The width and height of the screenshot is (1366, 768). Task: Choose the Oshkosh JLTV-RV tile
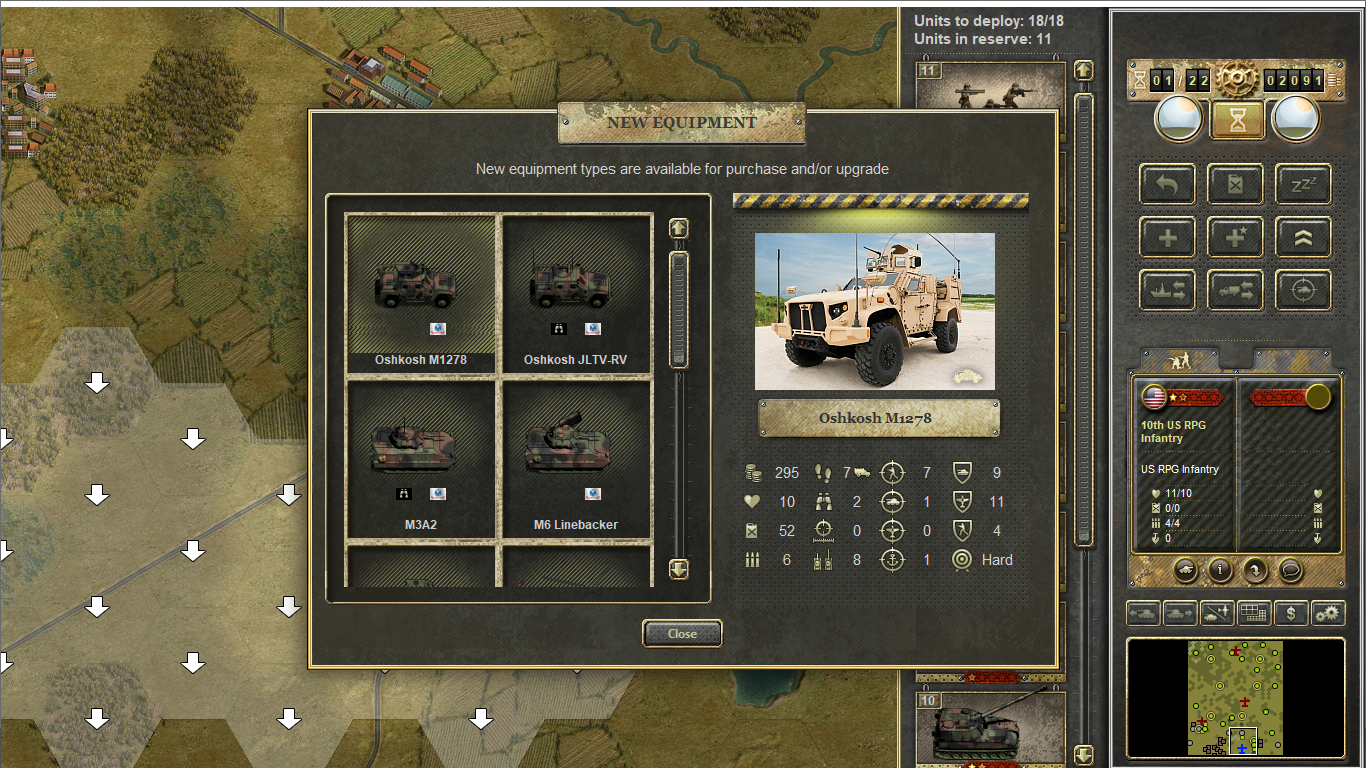576,292
